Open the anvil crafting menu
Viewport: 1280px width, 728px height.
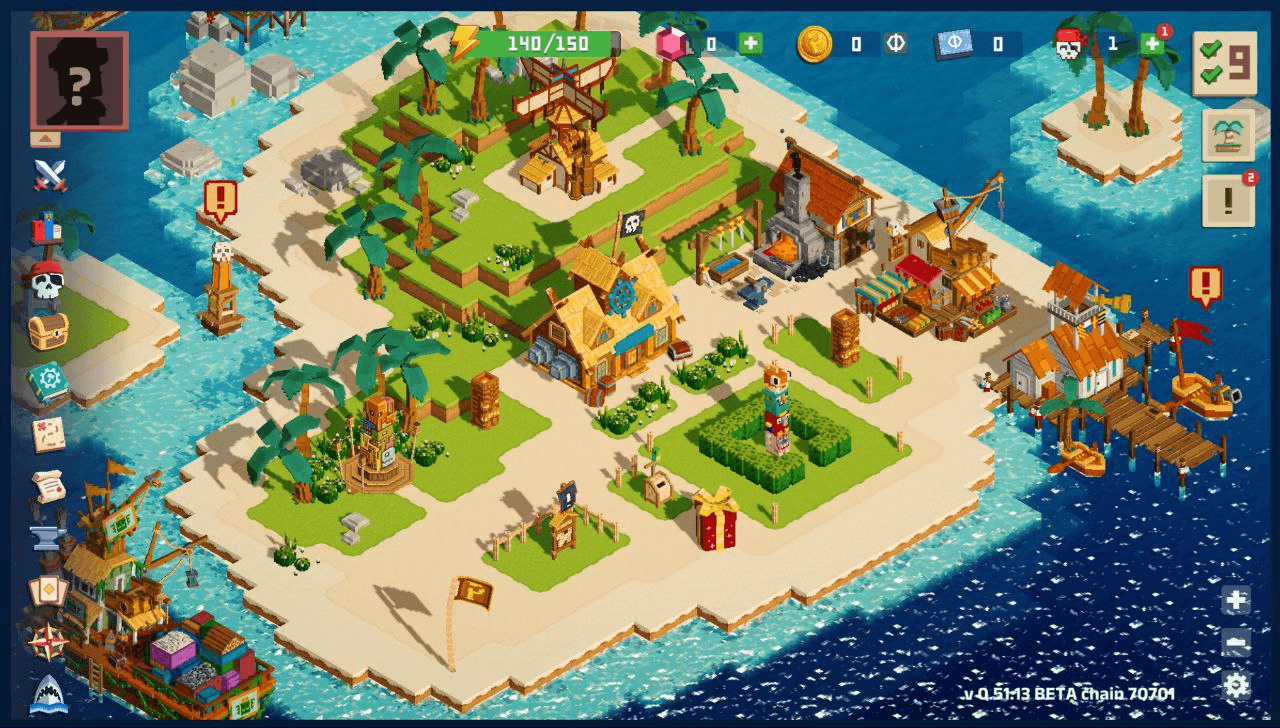(x=47, y=536)
